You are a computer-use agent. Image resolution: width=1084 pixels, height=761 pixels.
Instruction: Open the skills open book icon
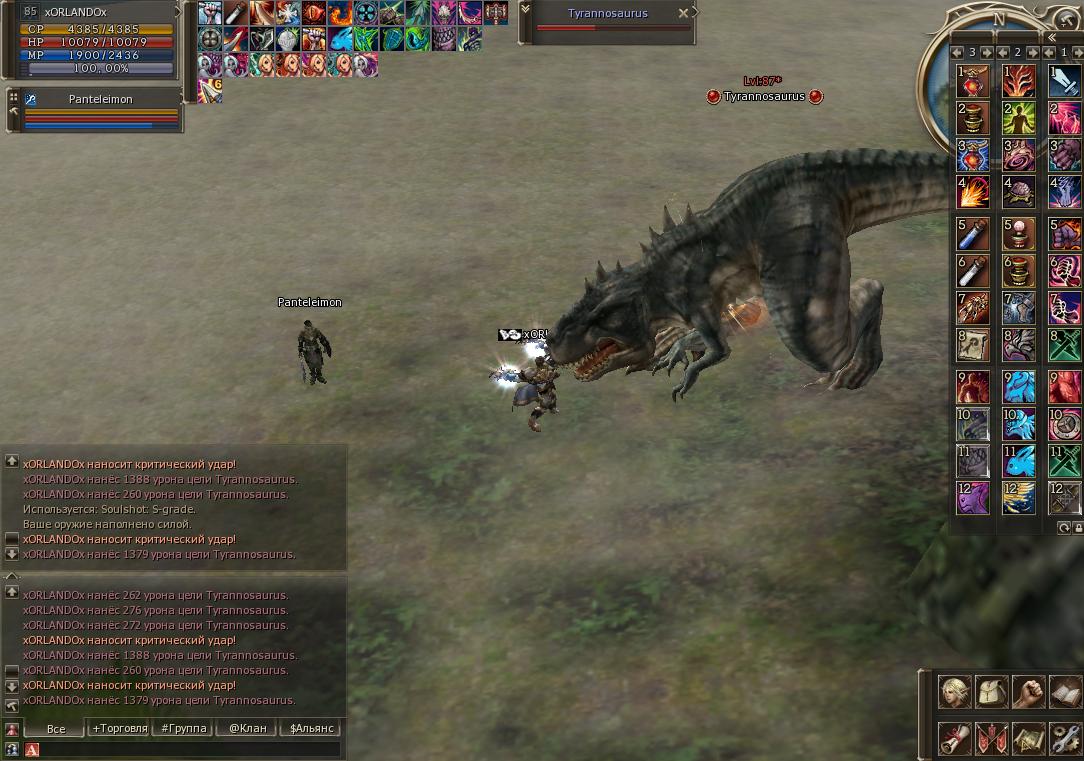click(1066, 692)
